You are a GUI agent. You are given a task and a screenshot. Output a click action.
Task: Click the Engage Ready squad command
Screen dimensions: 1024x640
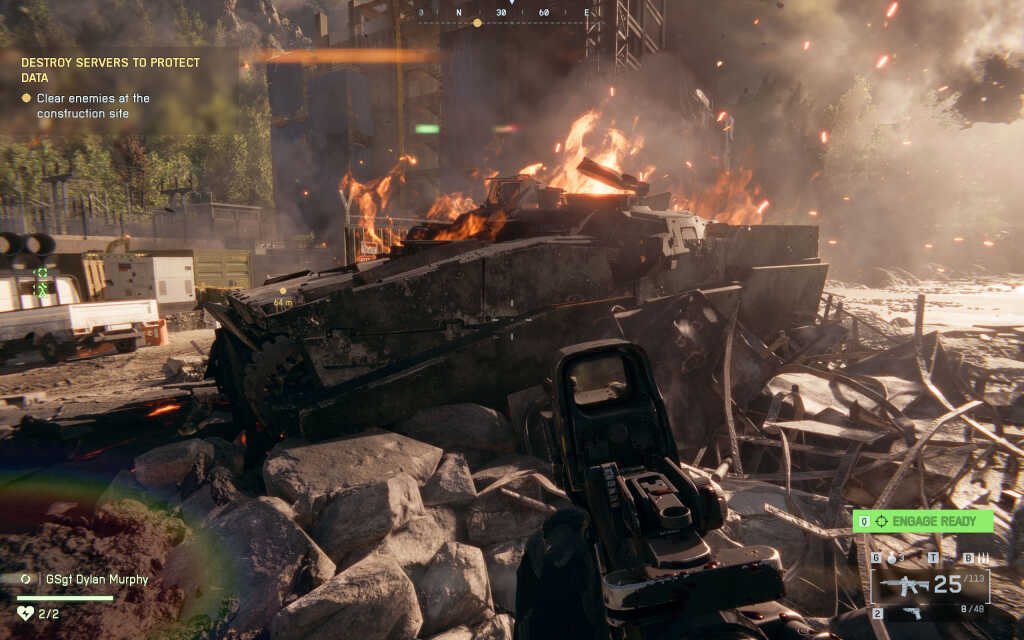922,521
